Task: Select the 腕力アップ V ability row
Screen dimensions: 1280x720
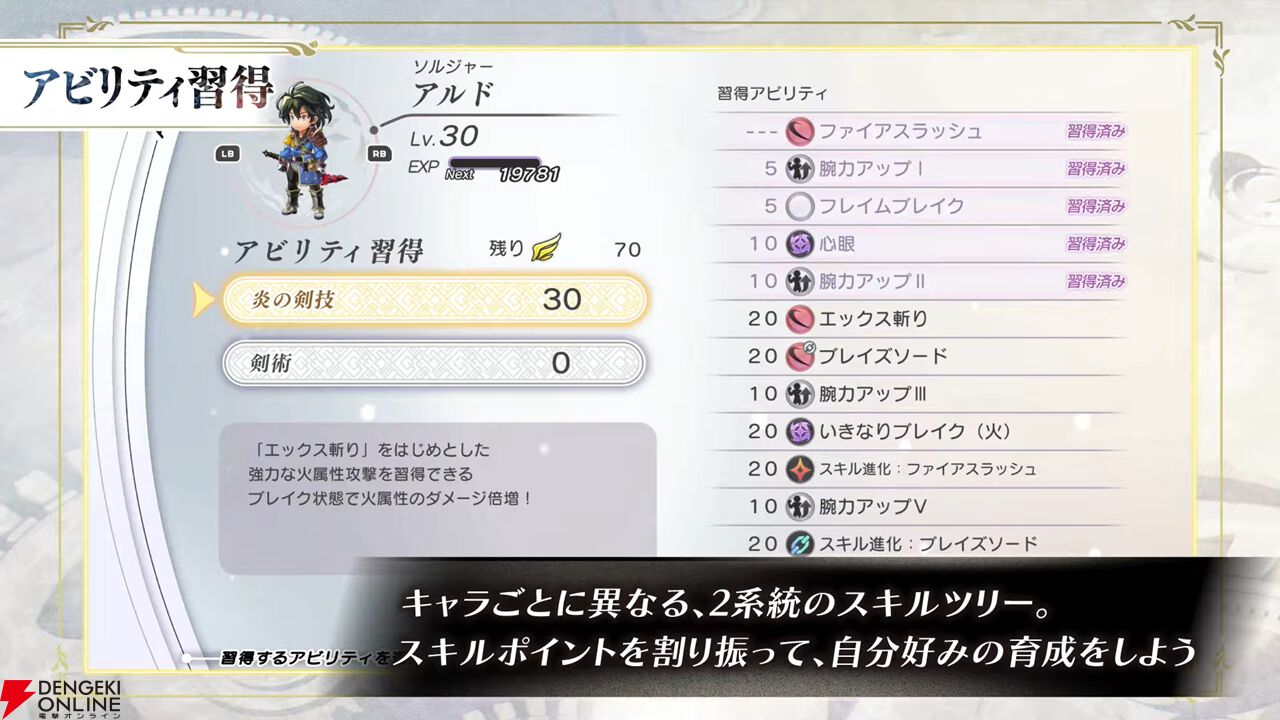Action: point(860,503)
